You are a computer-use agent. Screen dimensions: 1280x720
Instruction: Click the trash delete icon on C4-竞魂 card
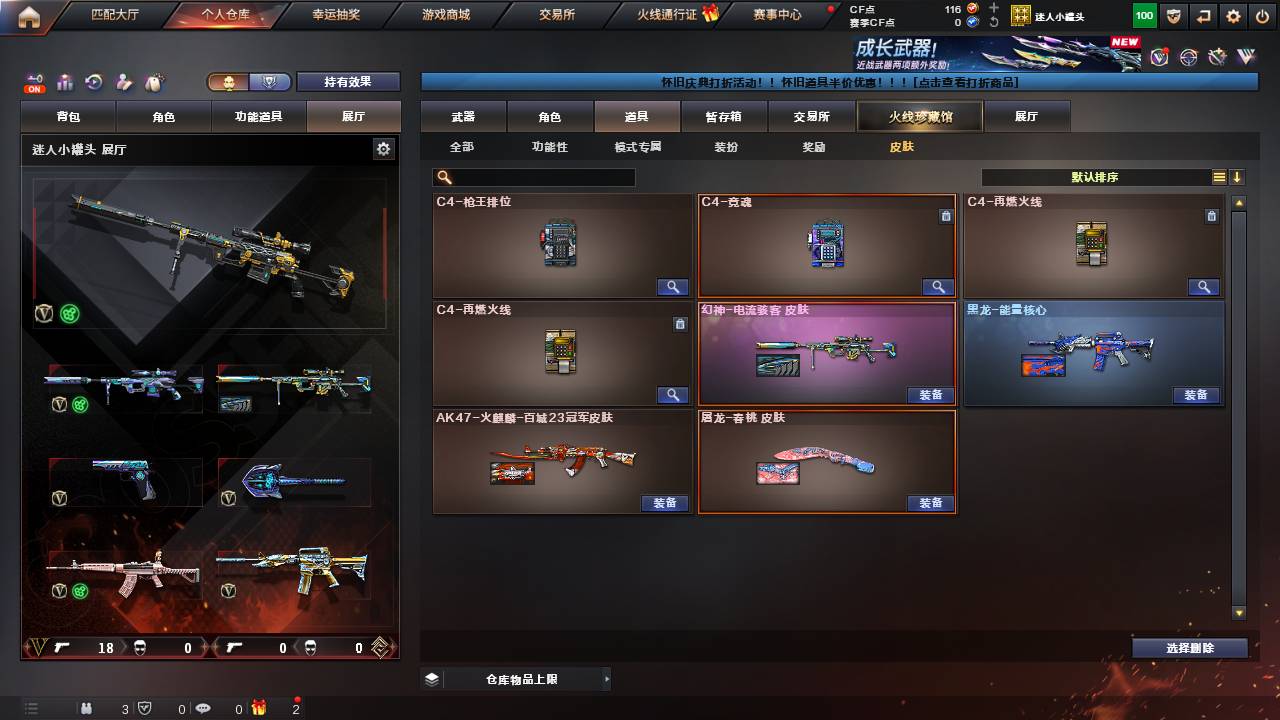(946, 215)
